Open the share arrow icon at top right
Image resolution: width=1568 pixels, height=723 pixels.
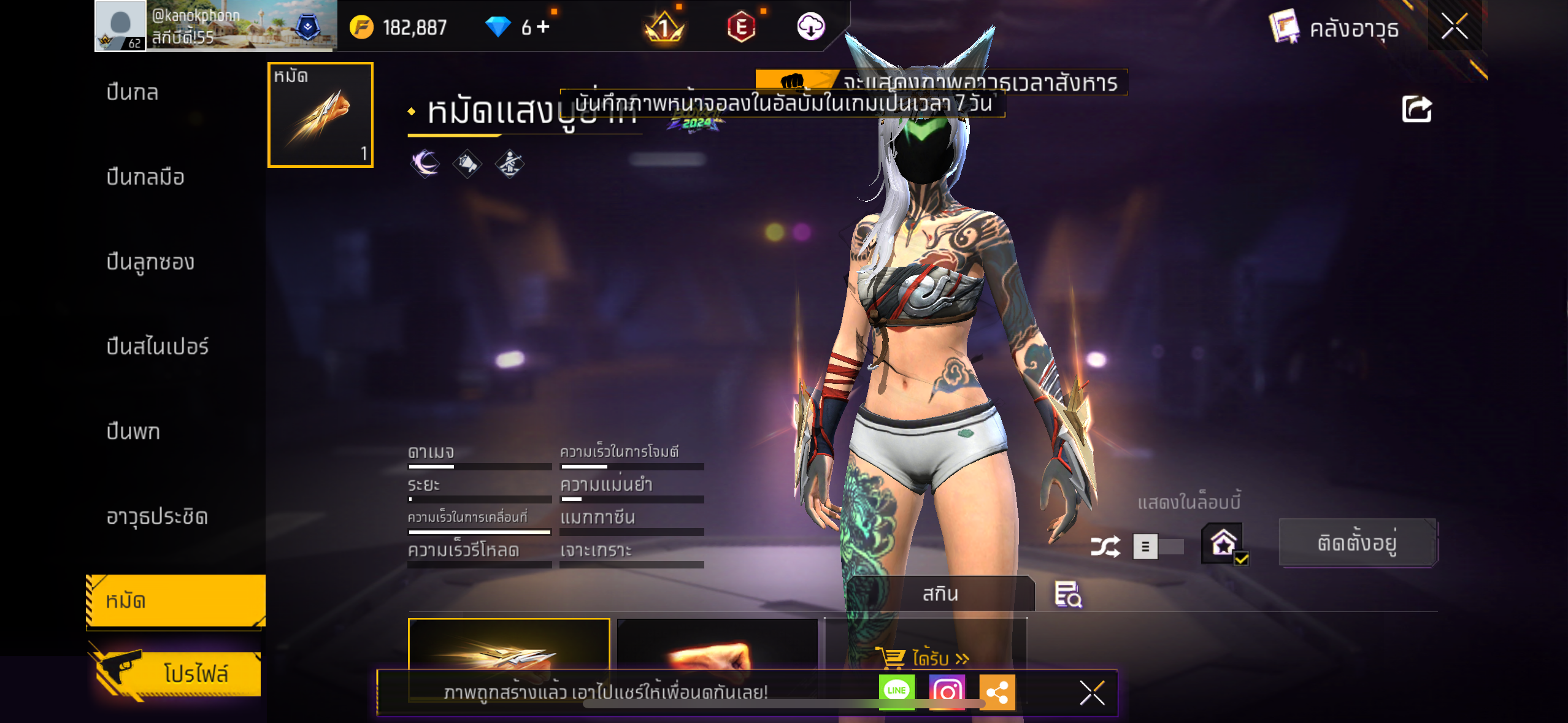click(1416, 110)
